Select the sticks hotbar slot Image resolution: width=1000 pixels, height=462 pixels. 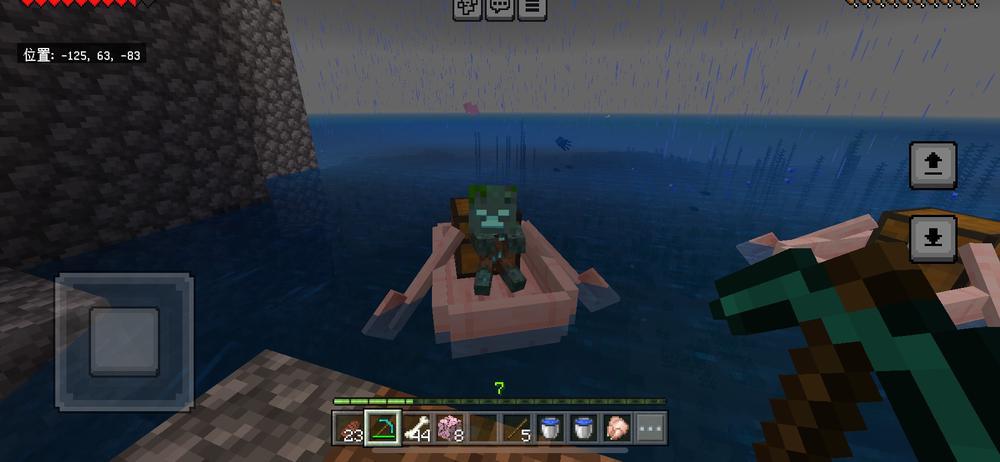click(x=517, y=427)
